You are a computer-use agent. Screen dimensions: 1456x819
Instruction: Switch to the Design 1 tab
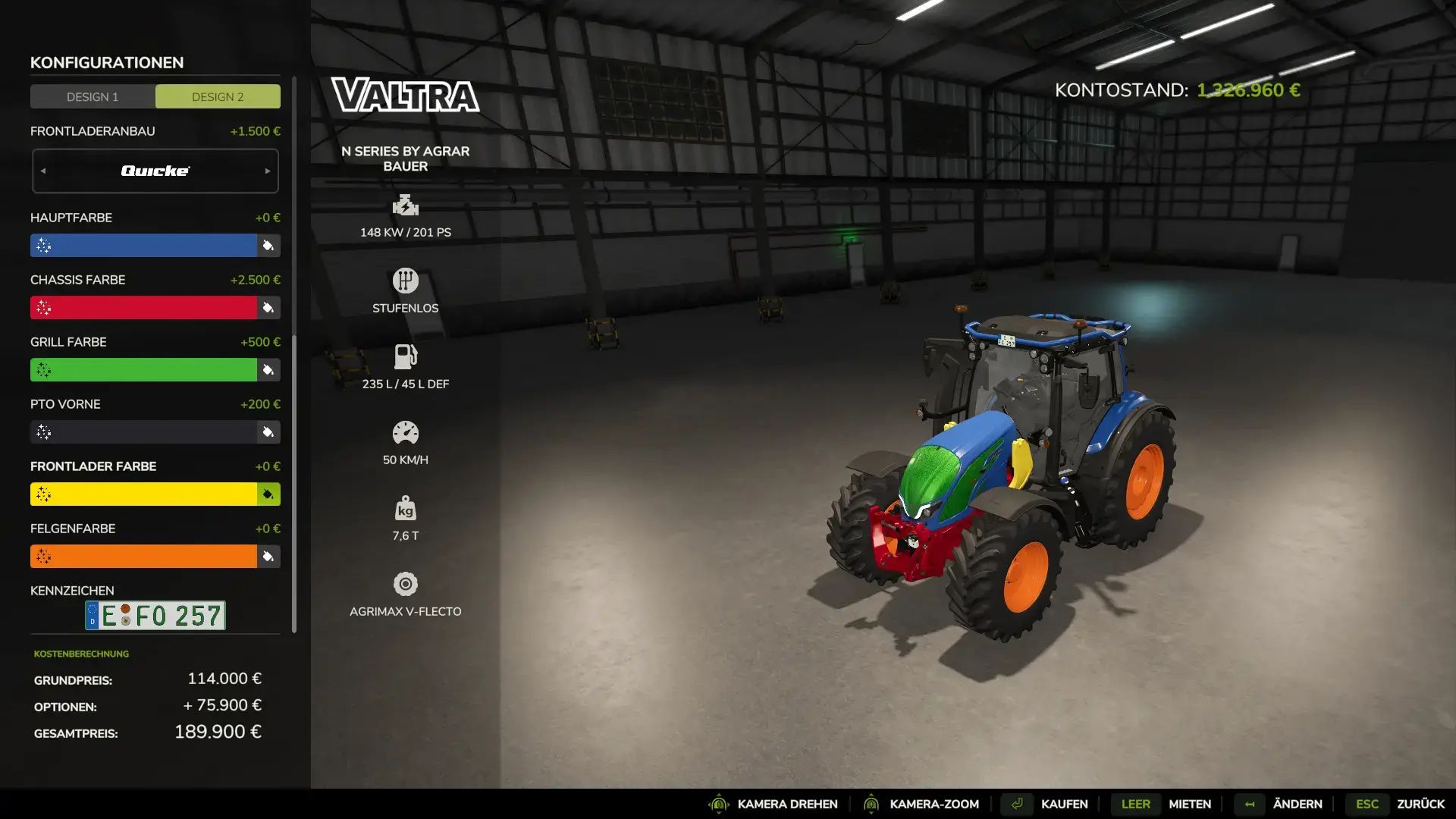[x=92, y=96]
